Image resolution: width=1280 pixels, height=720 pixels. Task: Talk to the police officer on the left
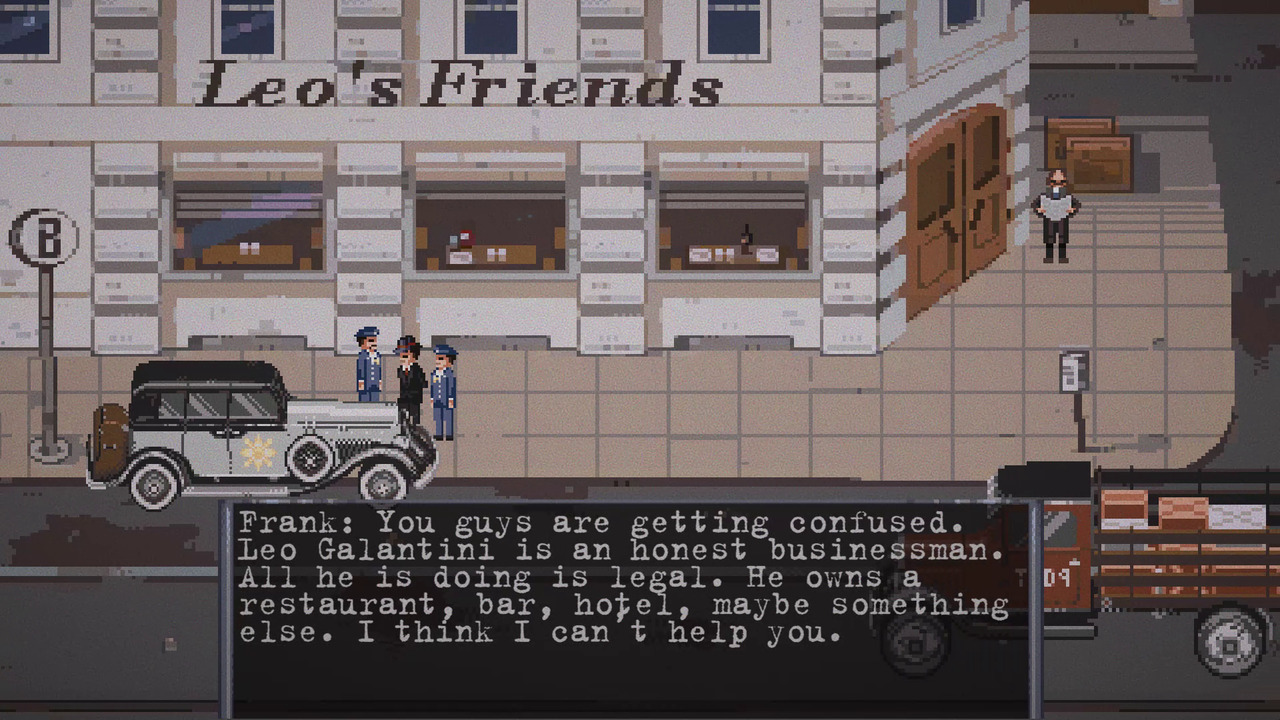click(367, 370)
